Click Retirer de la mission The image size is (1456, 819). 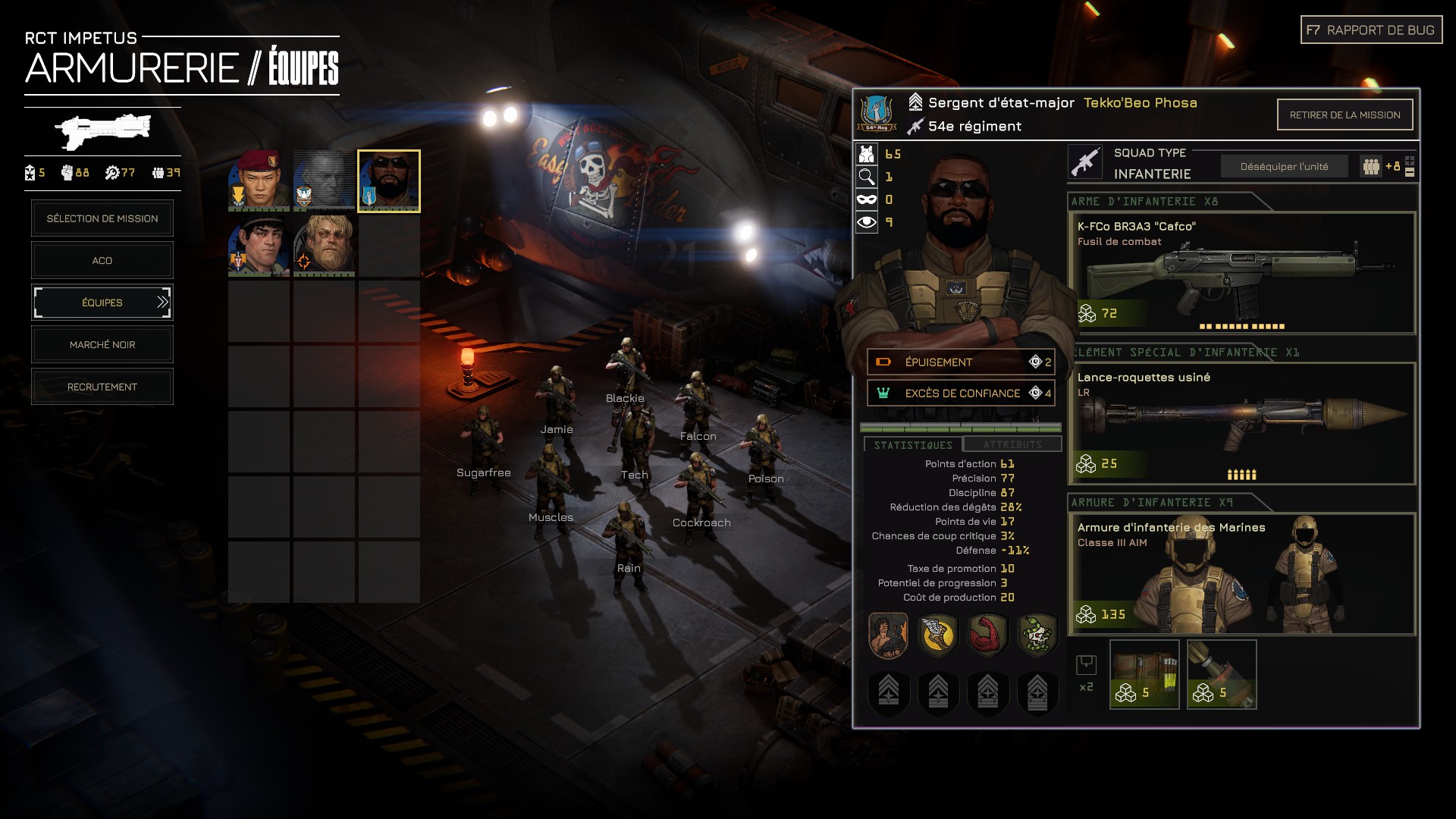pos(1345,115)
